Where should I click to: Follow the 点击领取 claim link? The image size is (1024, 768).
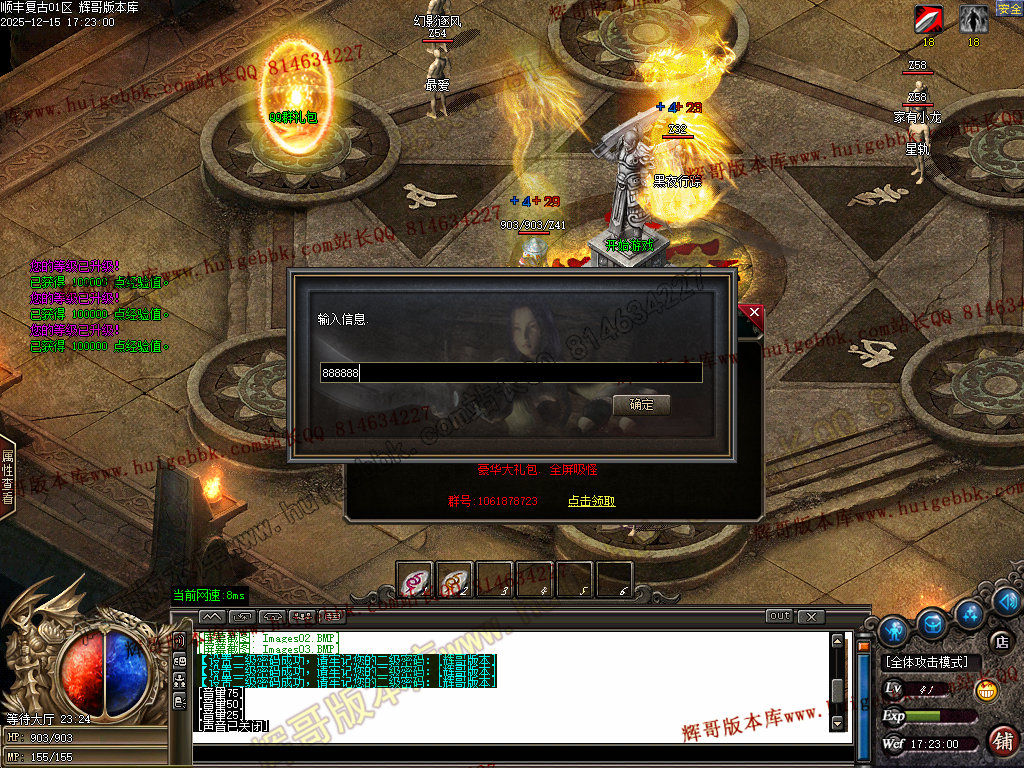591,501
